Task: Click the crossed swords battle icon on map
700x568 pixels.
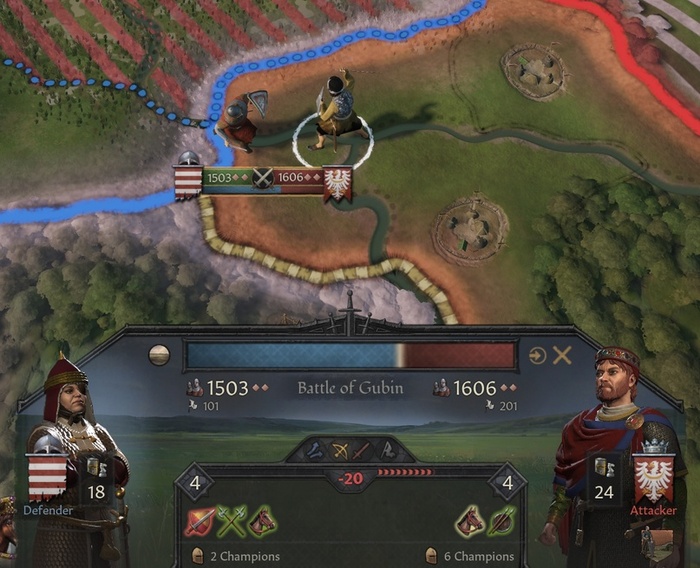Action: 262,178
